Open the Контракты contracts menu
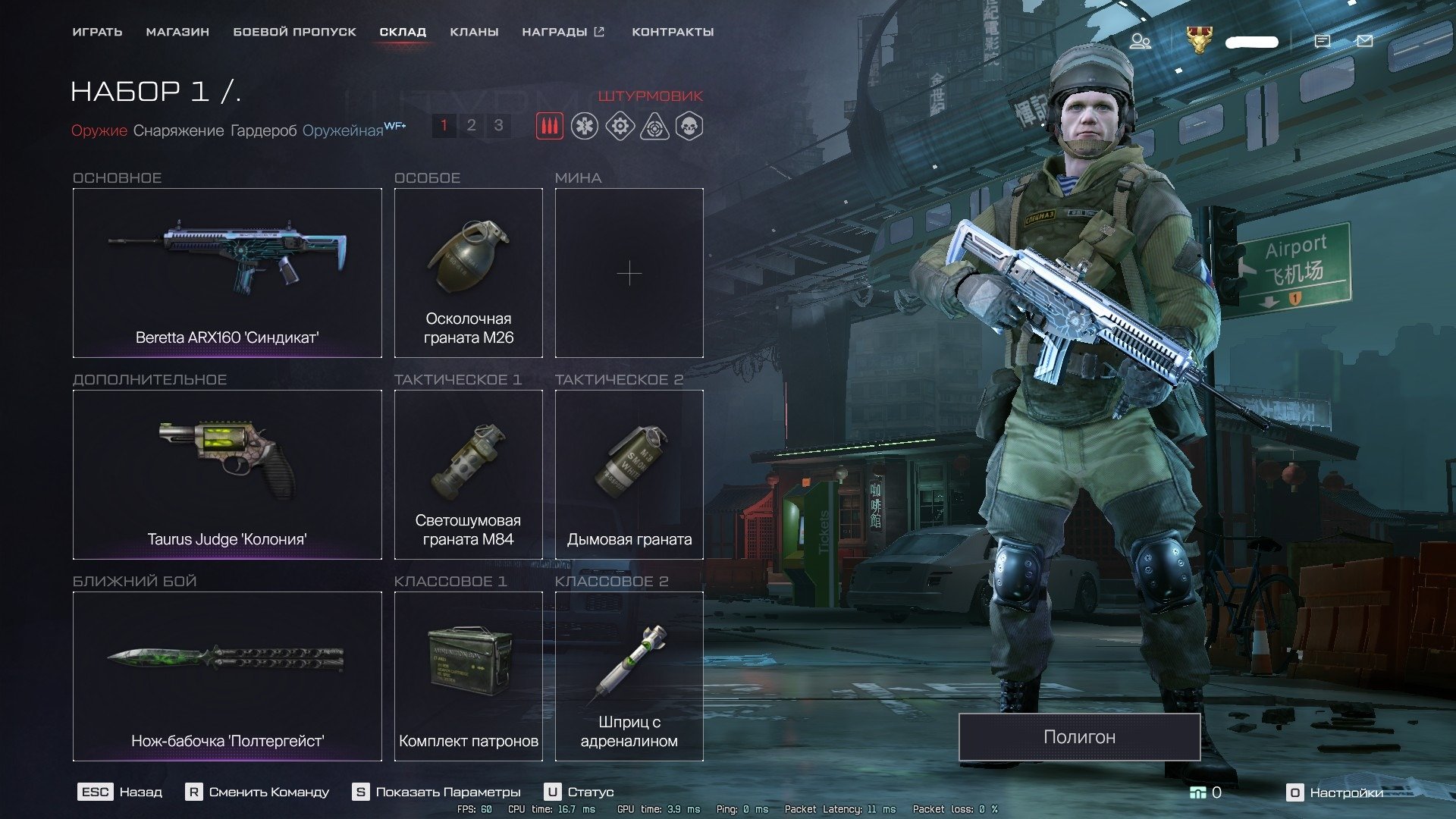This screenshot has width=1456, height=819. click(x=673, y=32)
